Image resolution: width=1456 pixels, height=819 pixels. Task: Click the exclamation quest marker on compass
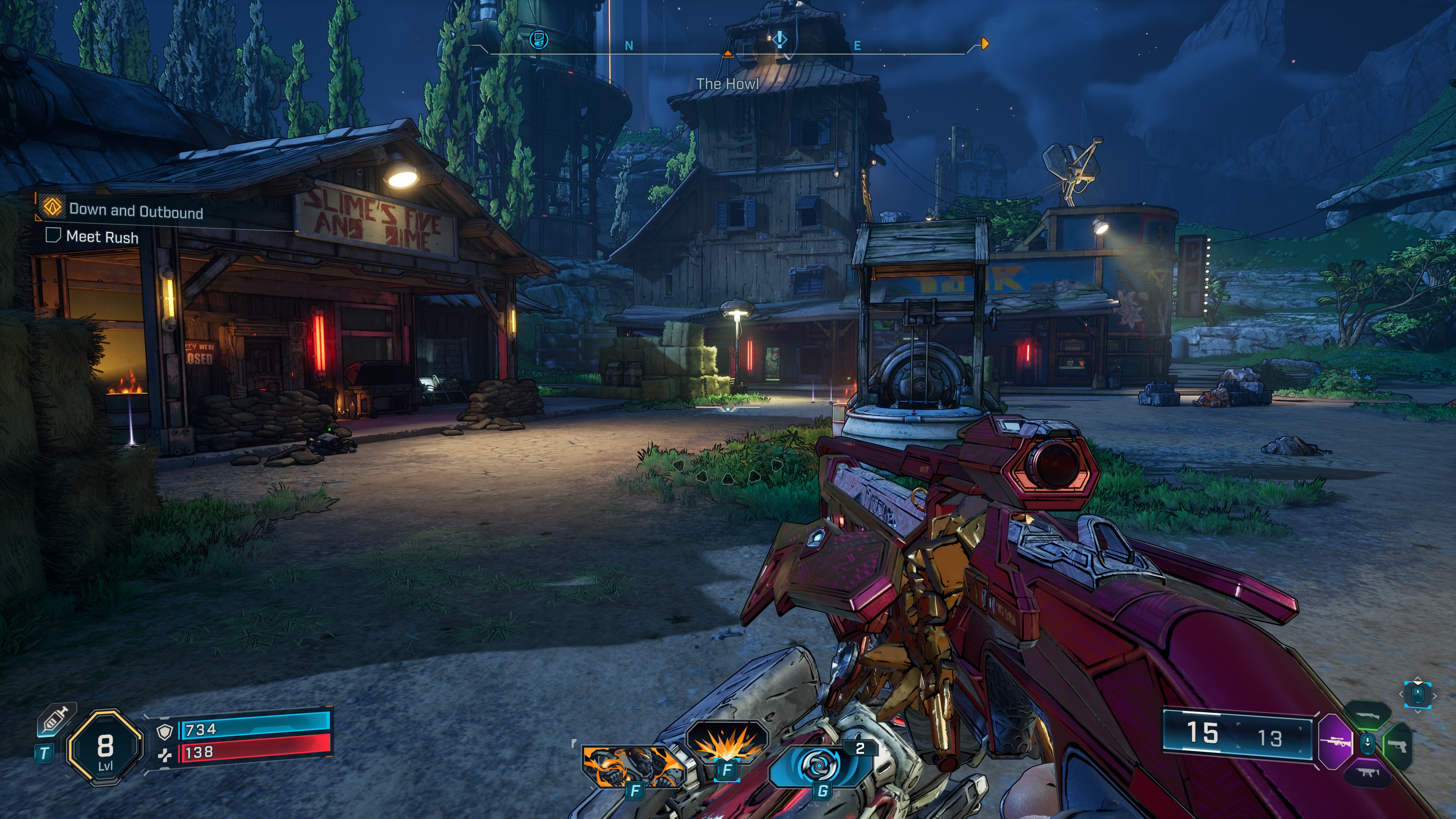[x=780, y=39]
